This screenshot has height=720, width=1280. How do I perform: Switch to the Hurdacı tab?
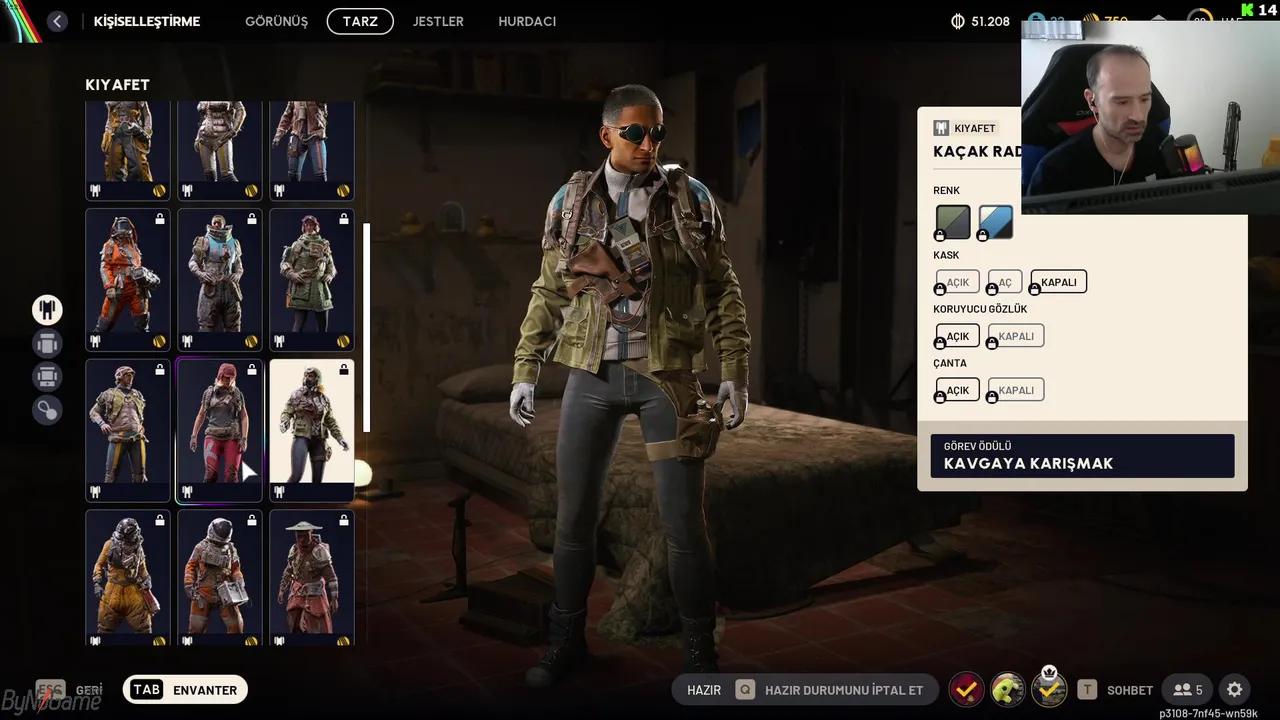(x=527, y=21)
